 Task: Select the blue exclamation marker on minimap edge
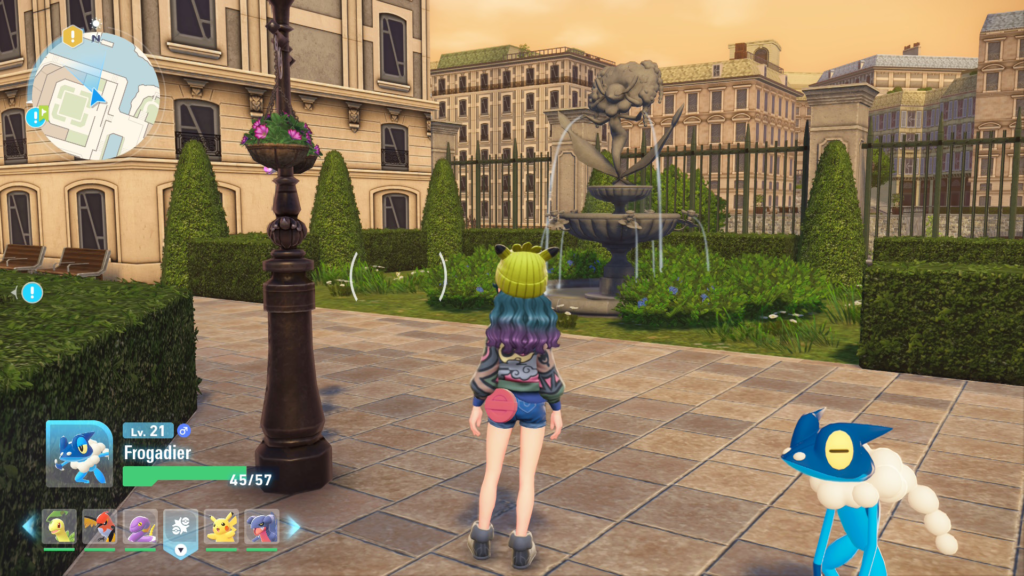(36, 117)
